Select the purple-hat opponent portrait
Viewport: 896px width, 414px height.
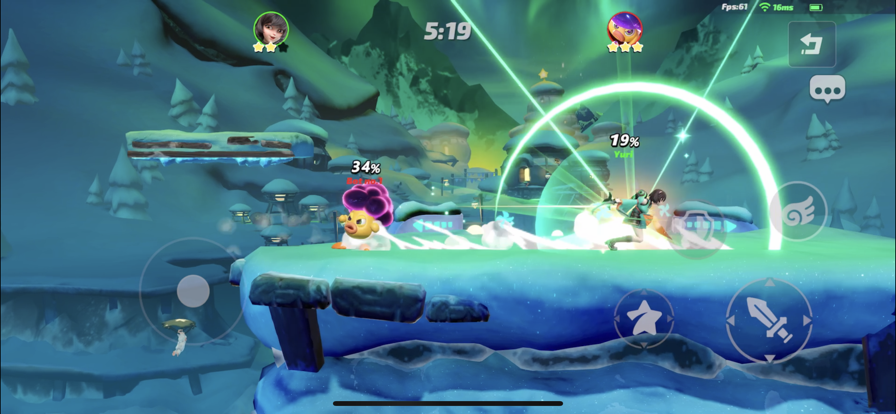coord(624,27)
